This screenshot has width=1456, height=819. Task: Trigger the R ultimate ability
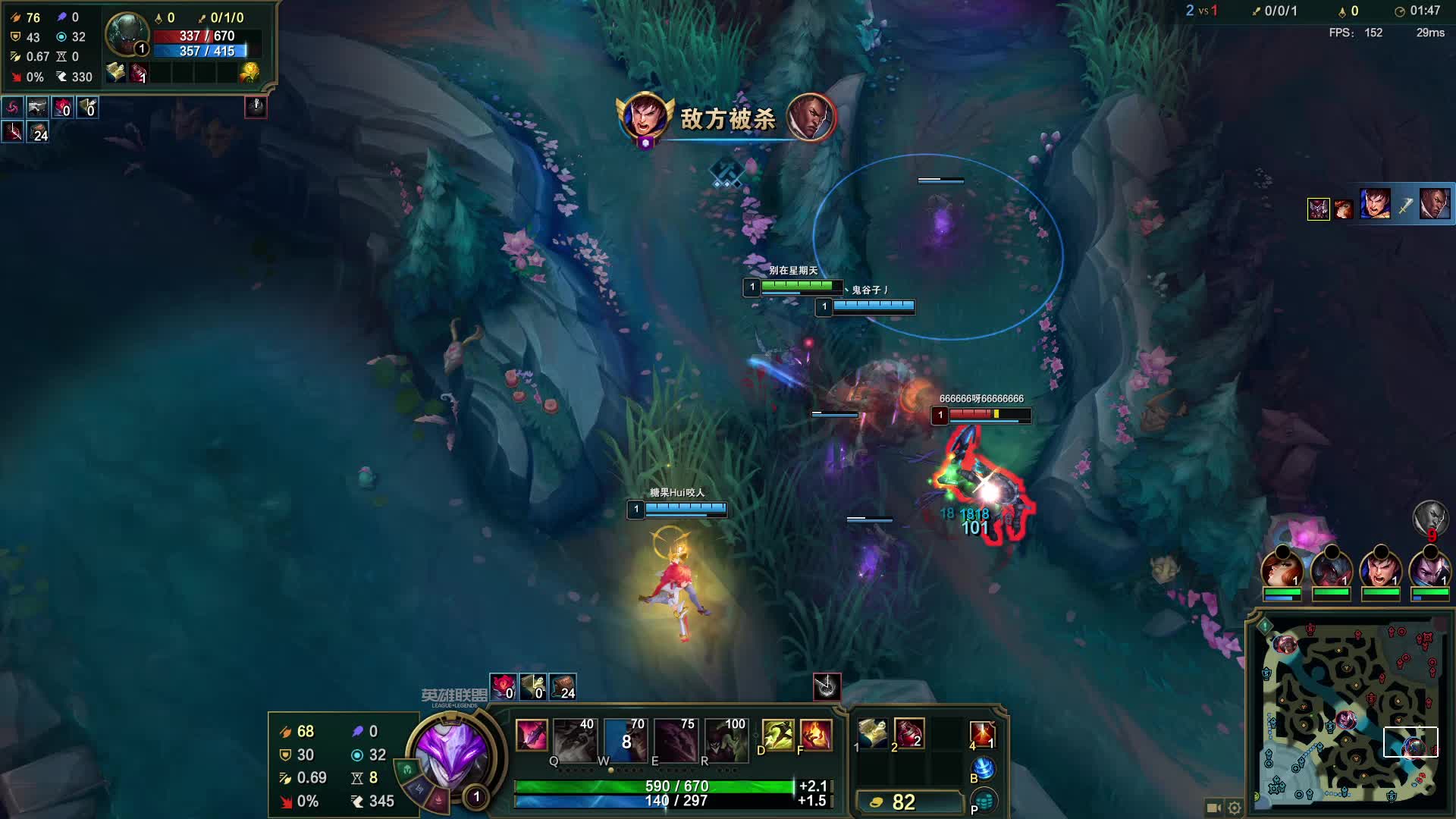pos(726,739)
